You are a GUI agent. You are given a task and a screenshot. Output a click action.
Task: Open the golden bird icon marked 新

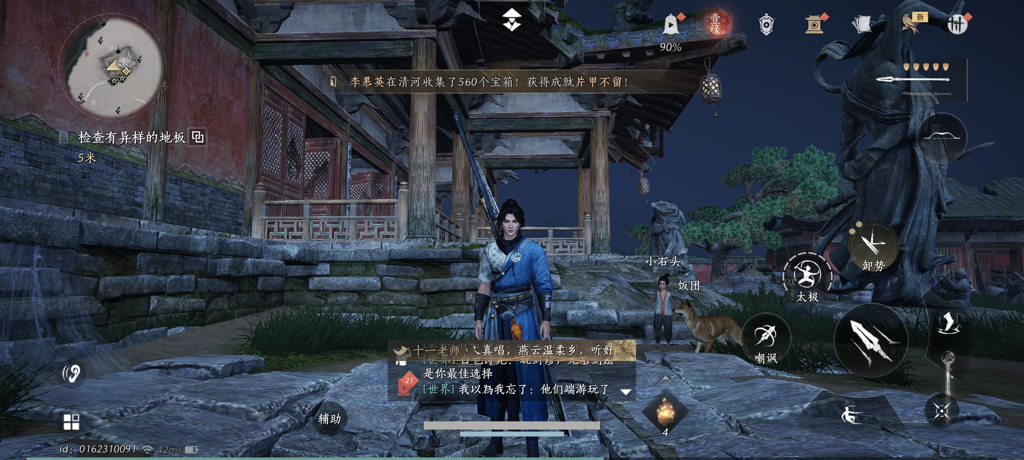pos(912,23)
